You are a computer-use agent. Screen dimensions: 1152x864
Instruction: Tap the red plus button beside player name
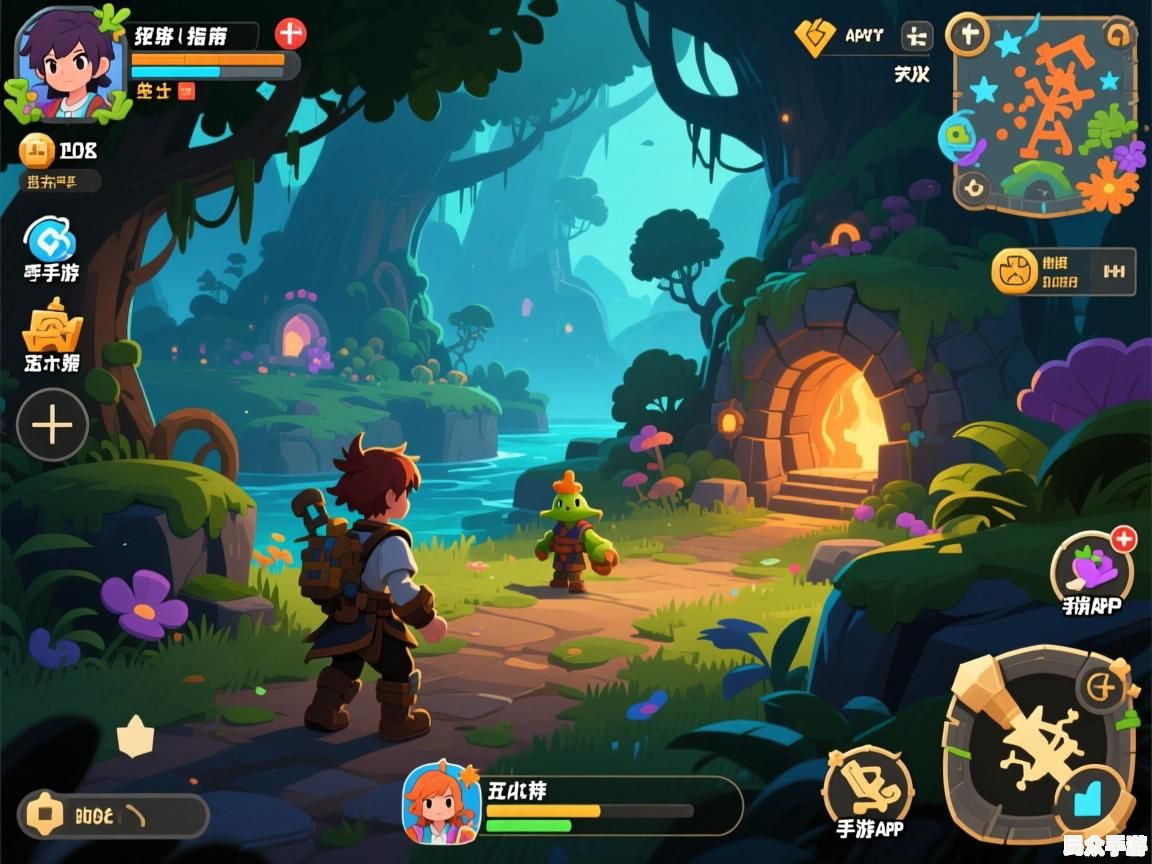pos(290,34)
